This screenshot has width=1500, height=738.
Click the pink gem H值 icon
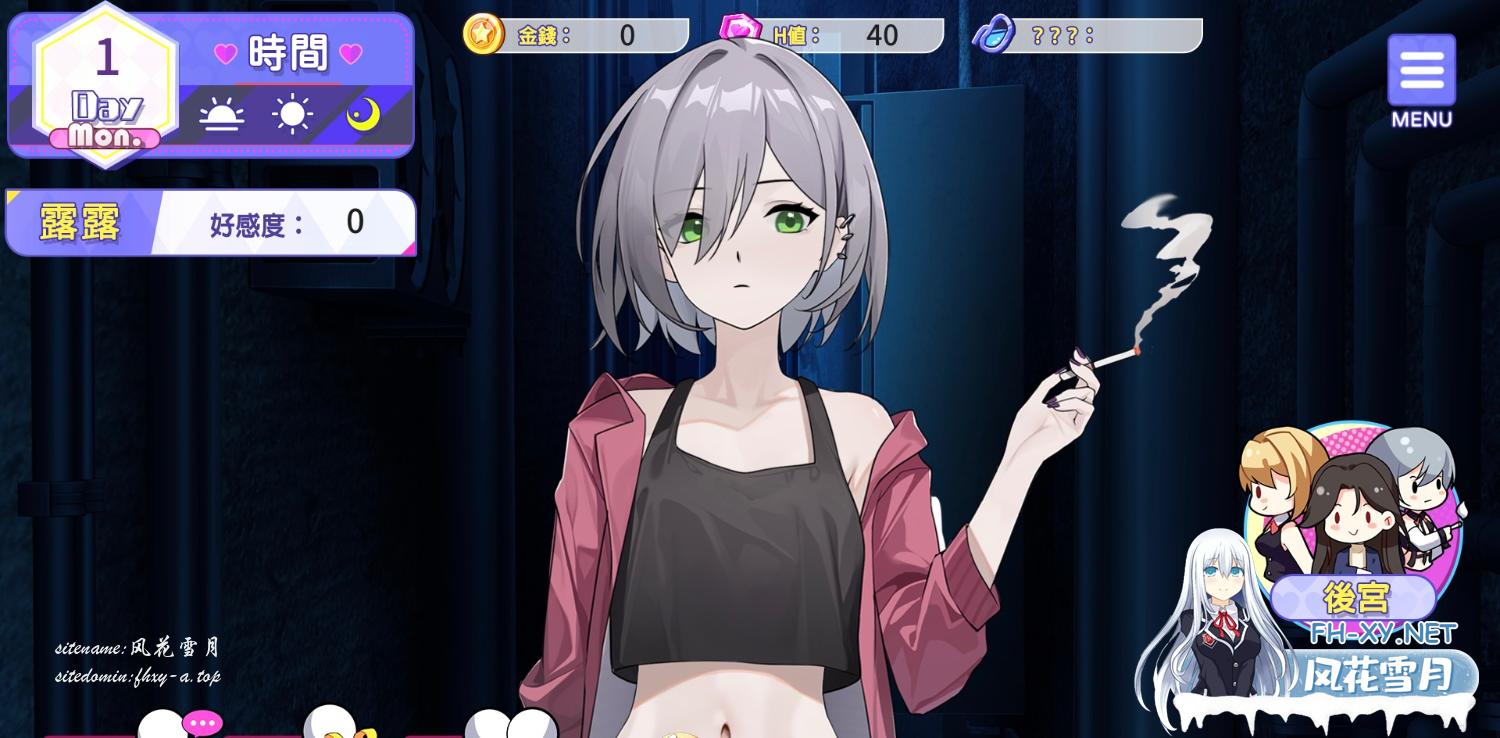coord(740,30)
